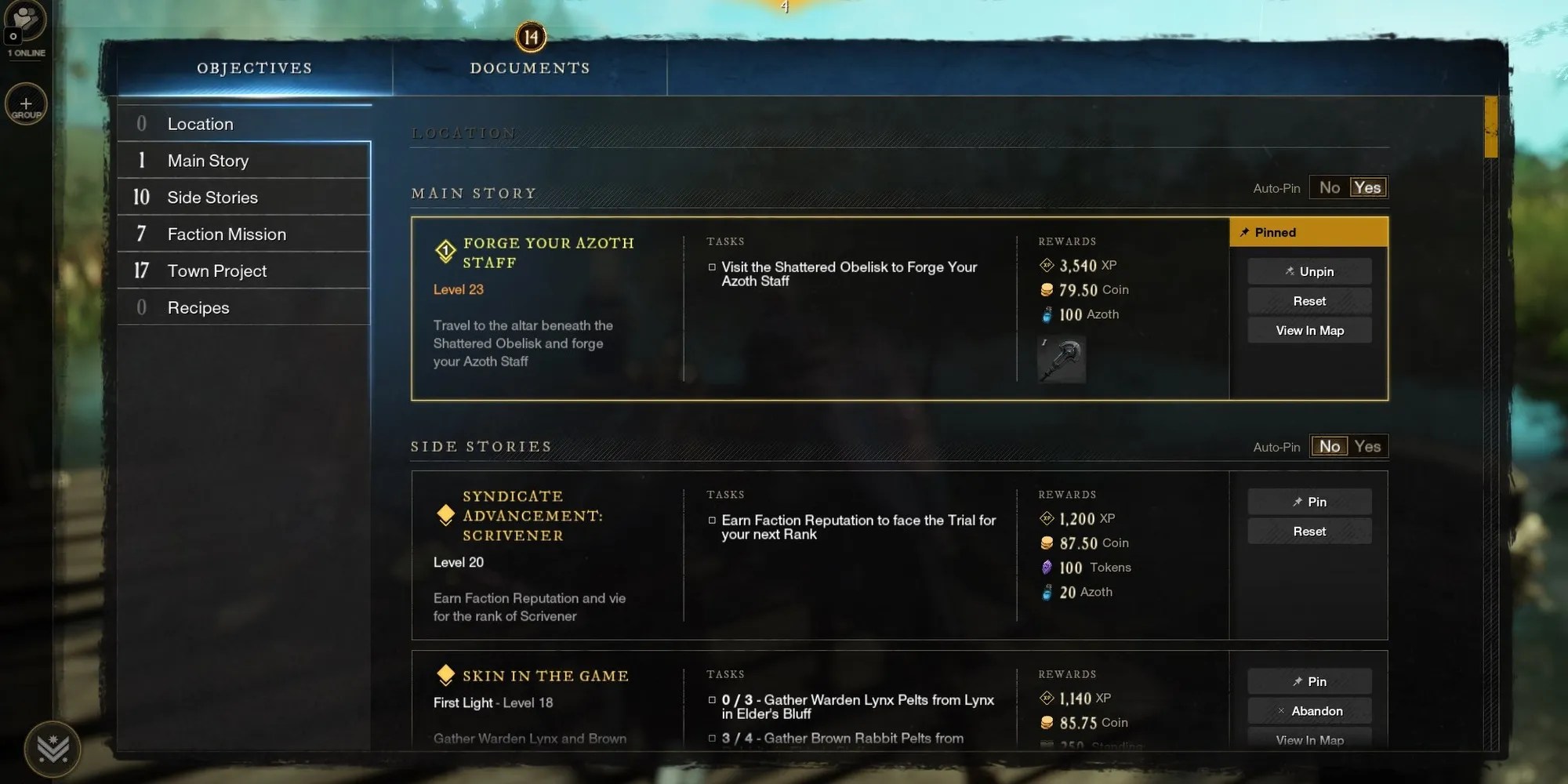The image size is (1568, 784).
Task: Select the faction emblem in bottom-left corner
Action: 53,749
